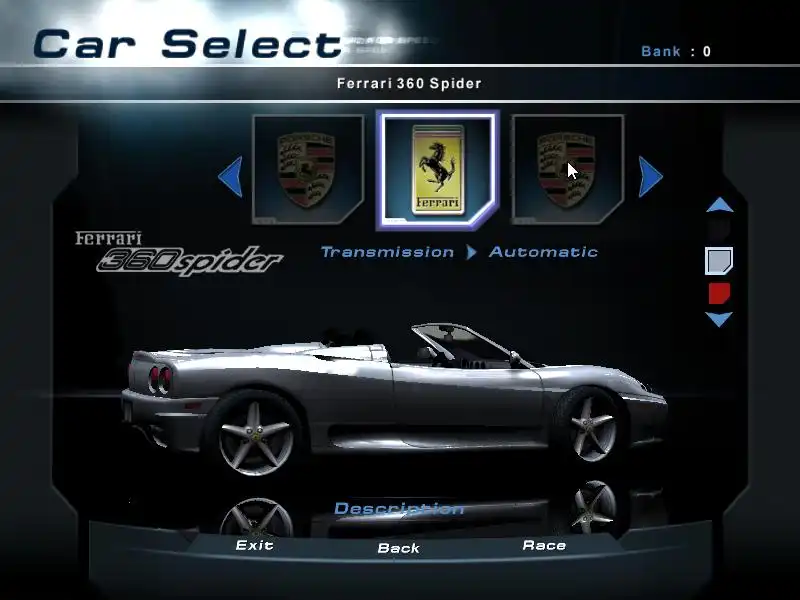Pick the black car color swatch
Viewport: 800px width, 600px height.
coord(719,231)
